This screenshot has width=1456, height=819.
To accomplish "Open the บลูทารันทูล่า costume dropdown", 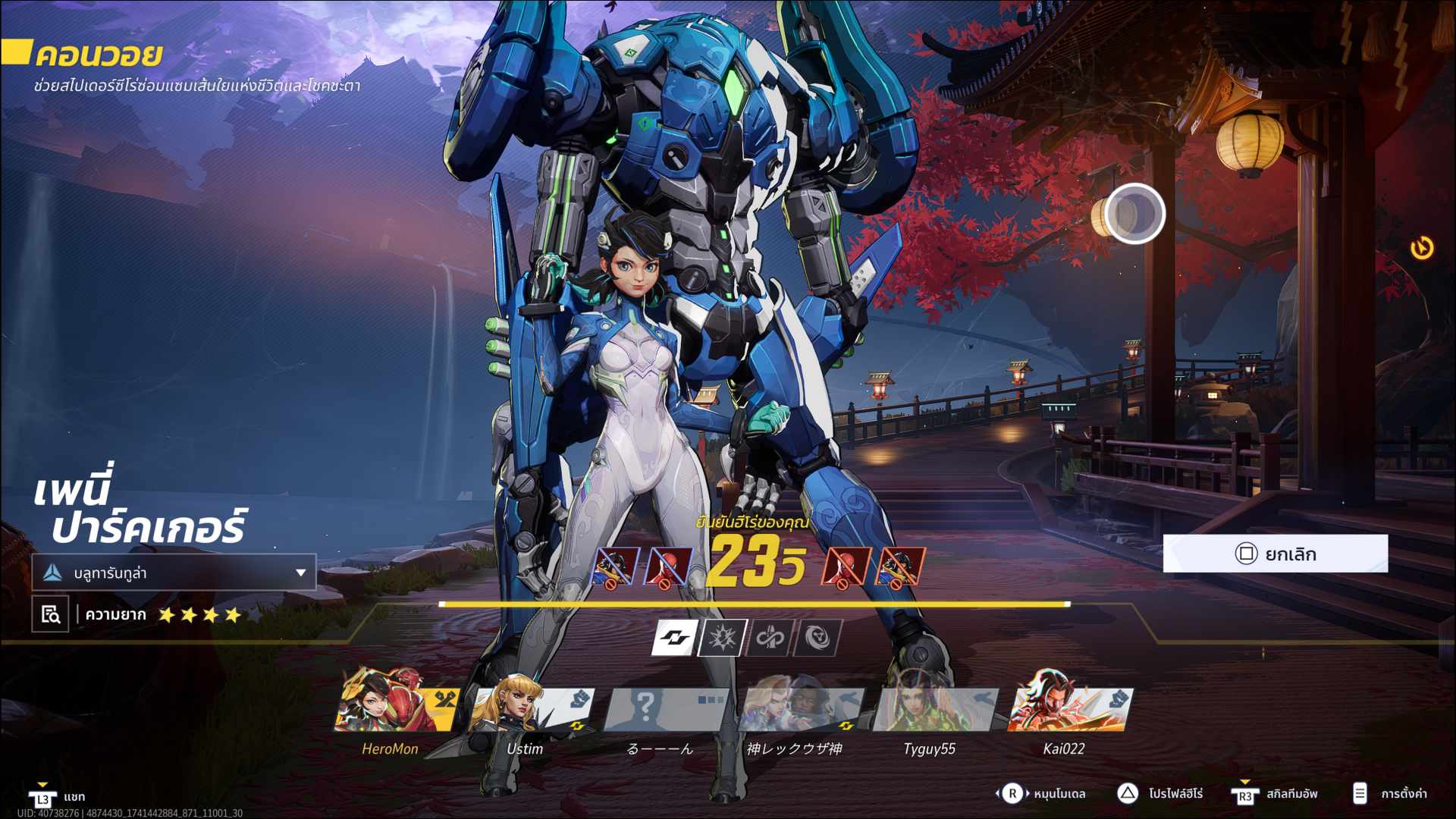I will coord(174,573).
